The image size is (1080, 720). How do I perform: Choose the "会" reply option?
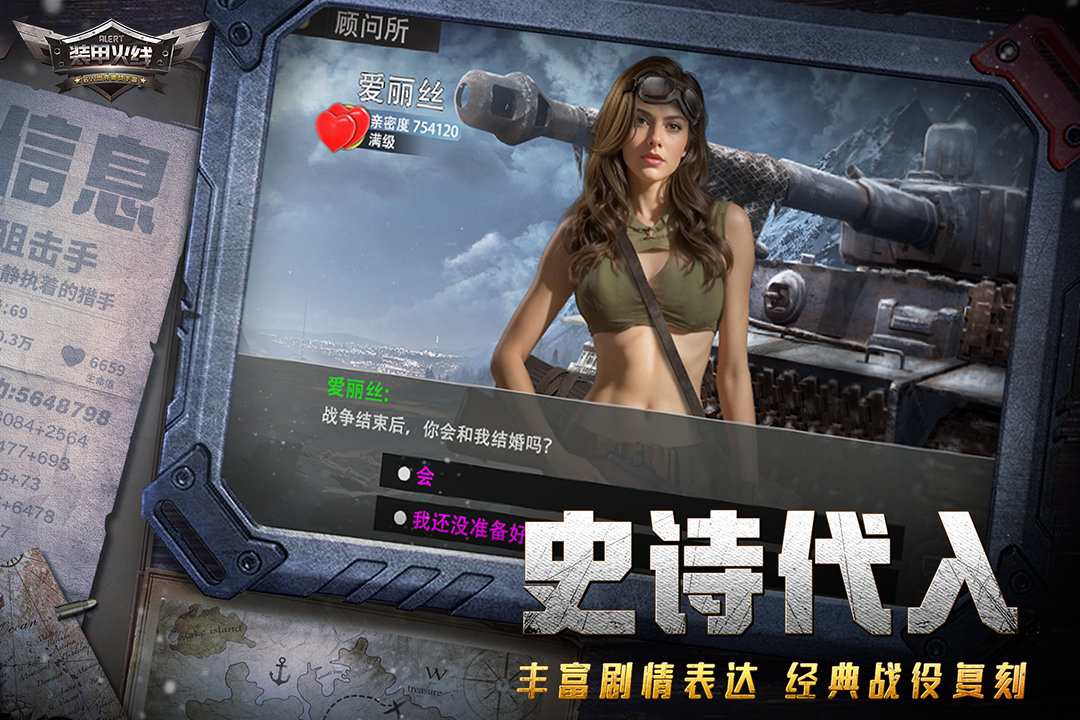point(425,476)
